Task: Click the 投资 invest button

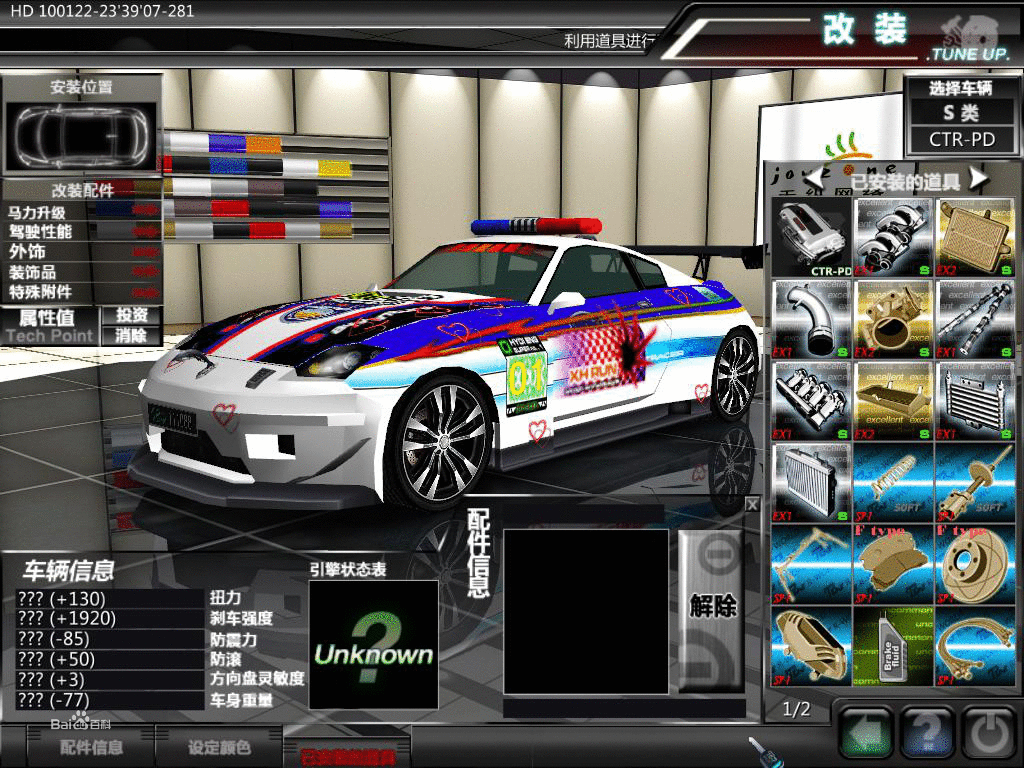Action: tap(131, 315)
